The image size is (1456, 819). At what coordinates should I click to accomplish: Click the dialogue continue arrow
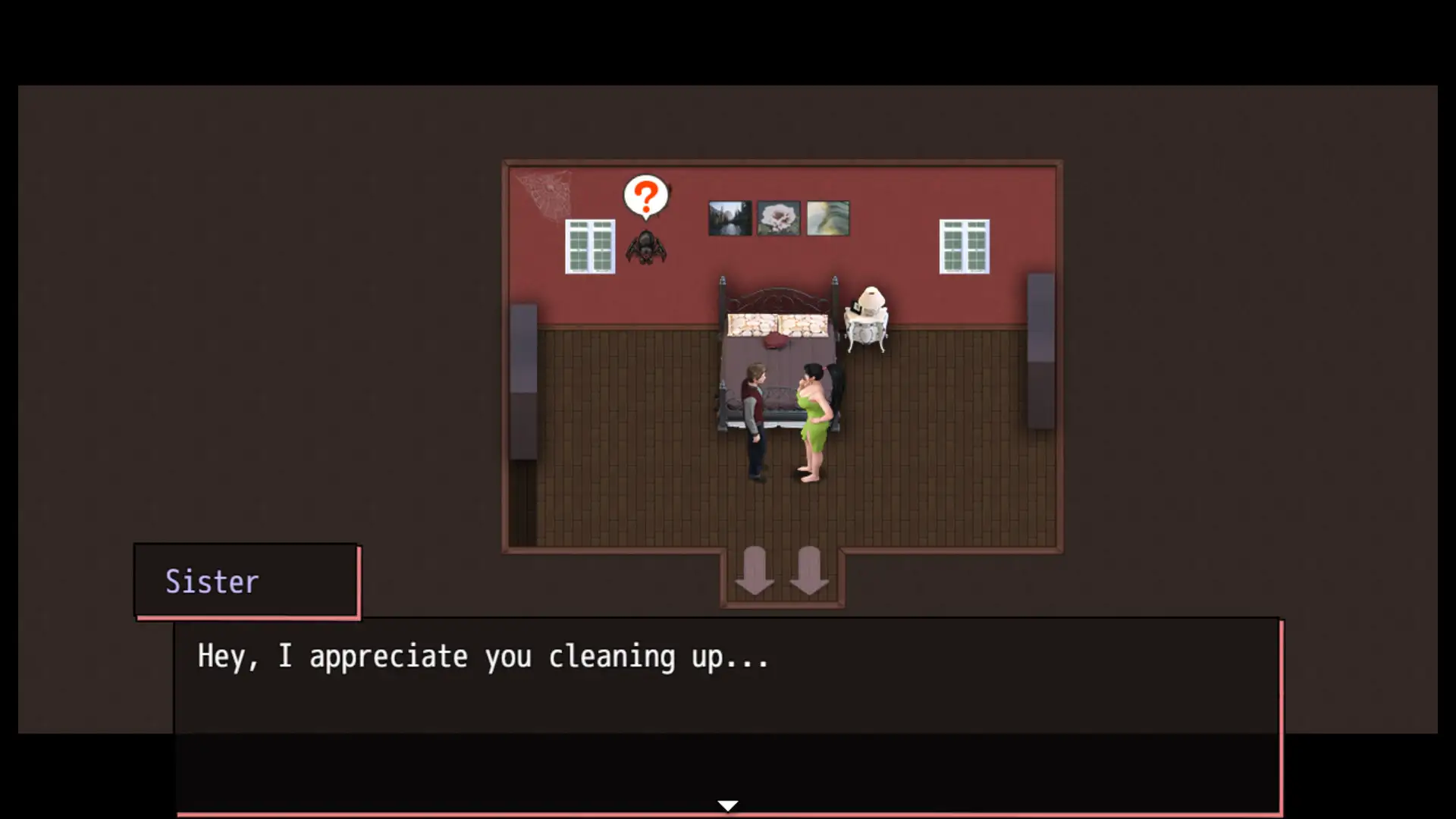tap(727, 805)
